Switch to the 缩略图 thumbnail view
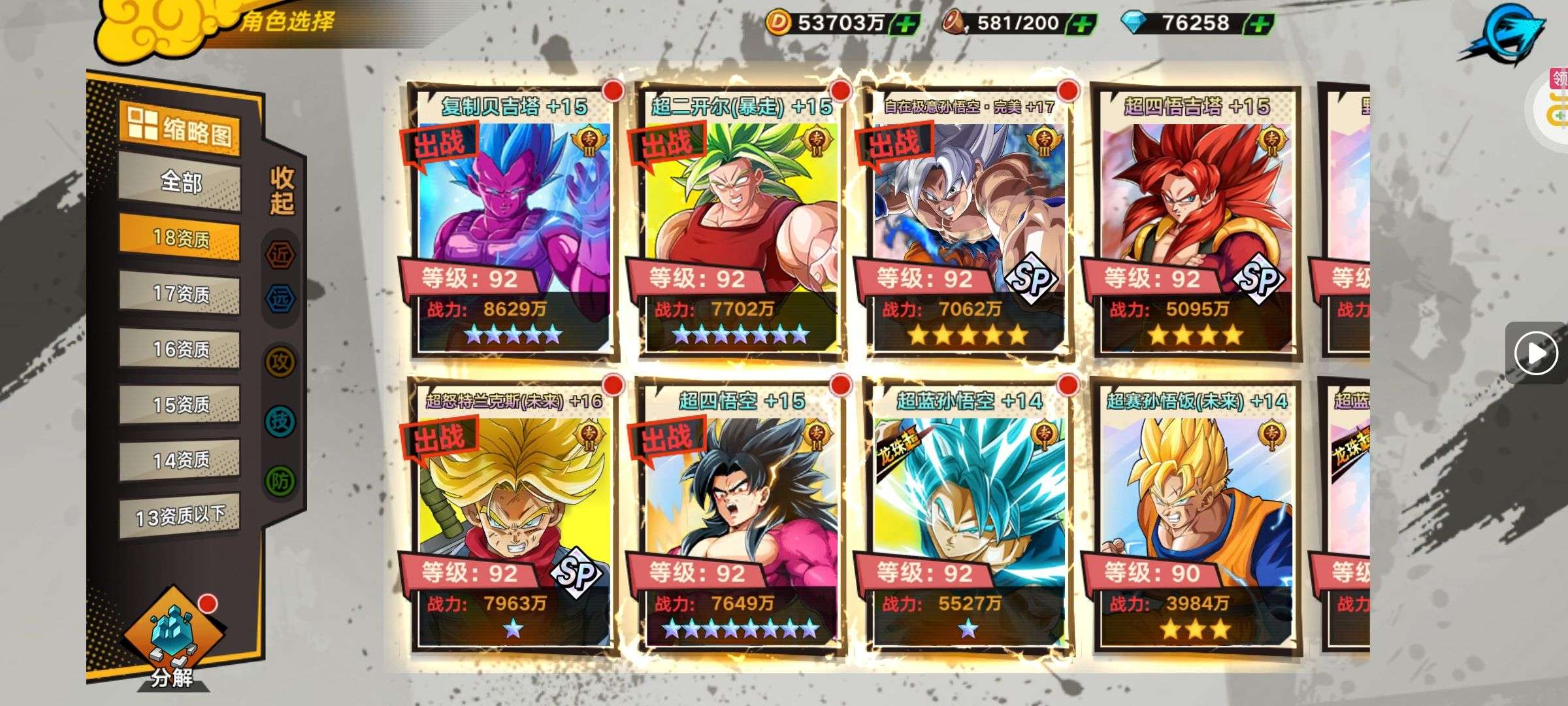Screen dimensions: 1568x706 click(x=179, y=129)
